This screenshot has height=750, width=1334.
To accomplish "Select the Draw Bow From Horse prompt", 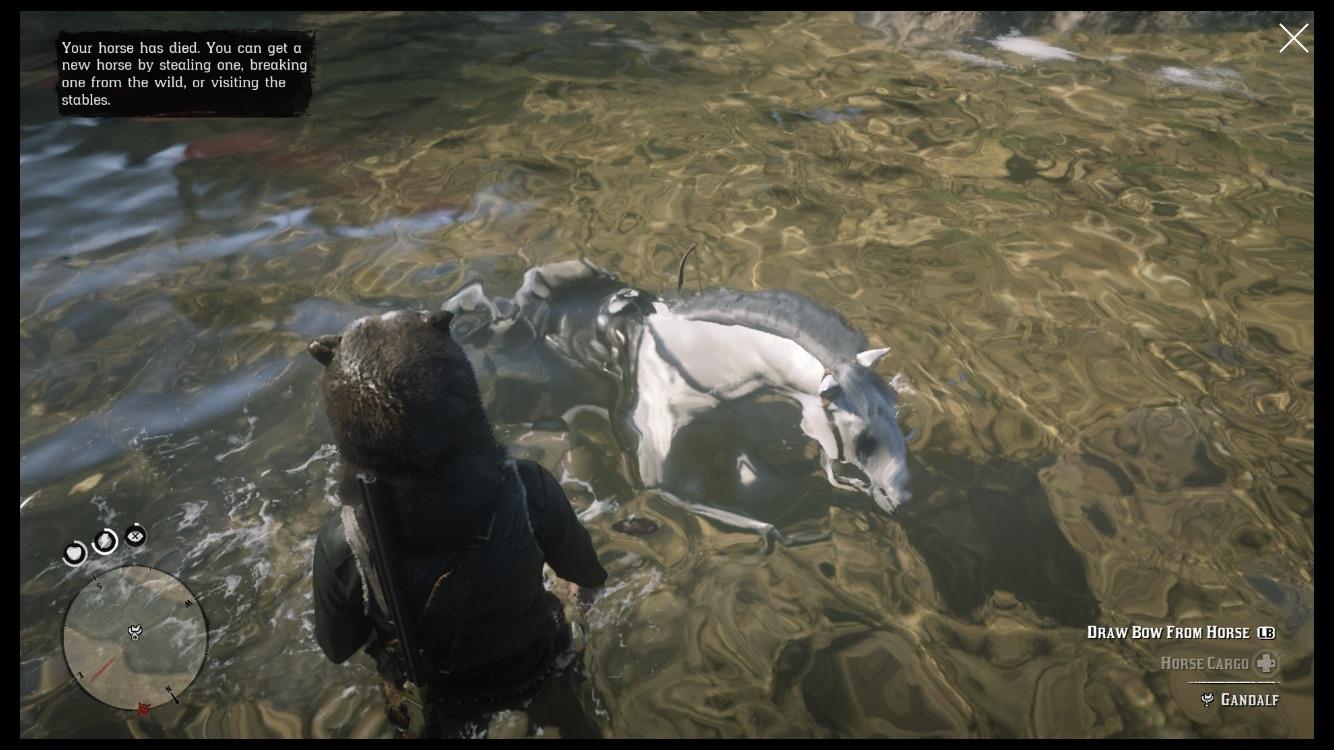I will [1166, 632].
